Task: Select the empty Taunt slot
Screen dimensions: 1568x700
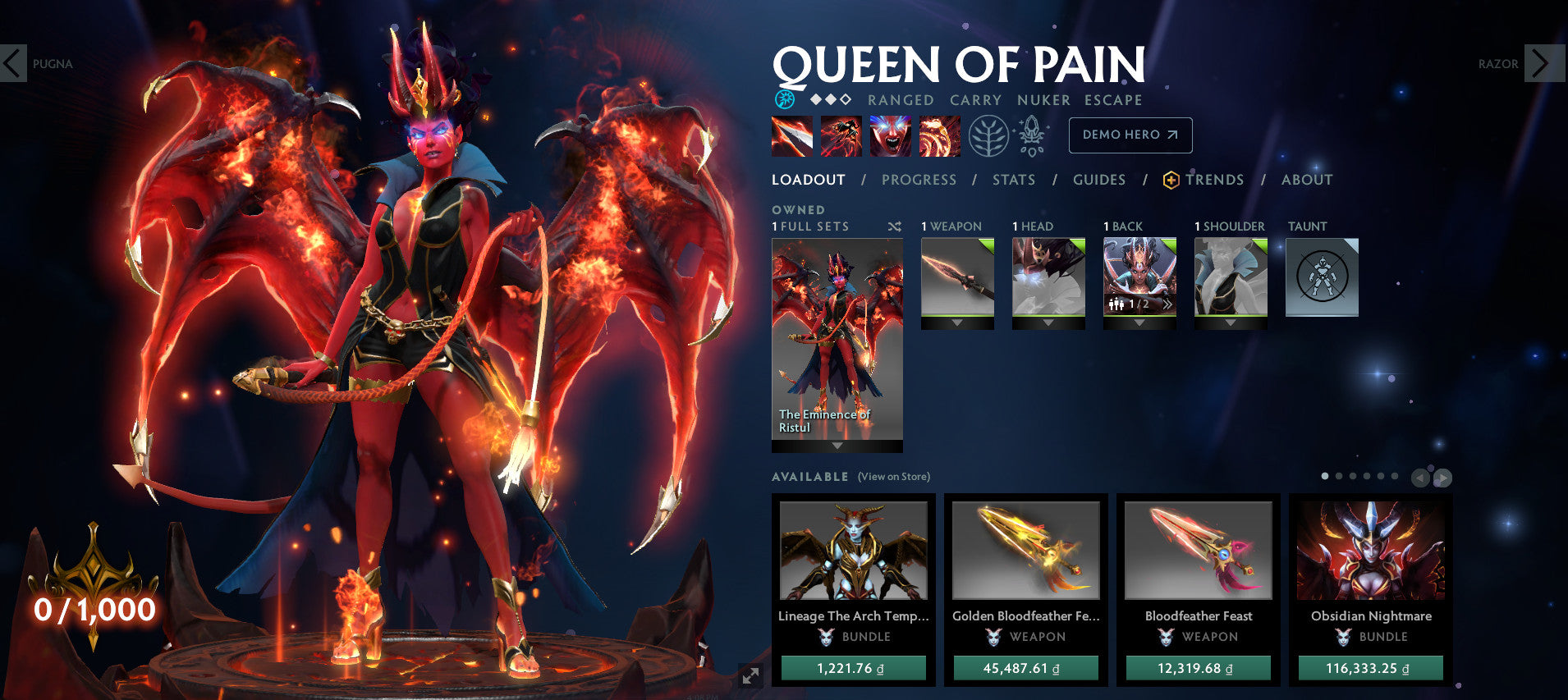Action: click(x=1323, y=277)
